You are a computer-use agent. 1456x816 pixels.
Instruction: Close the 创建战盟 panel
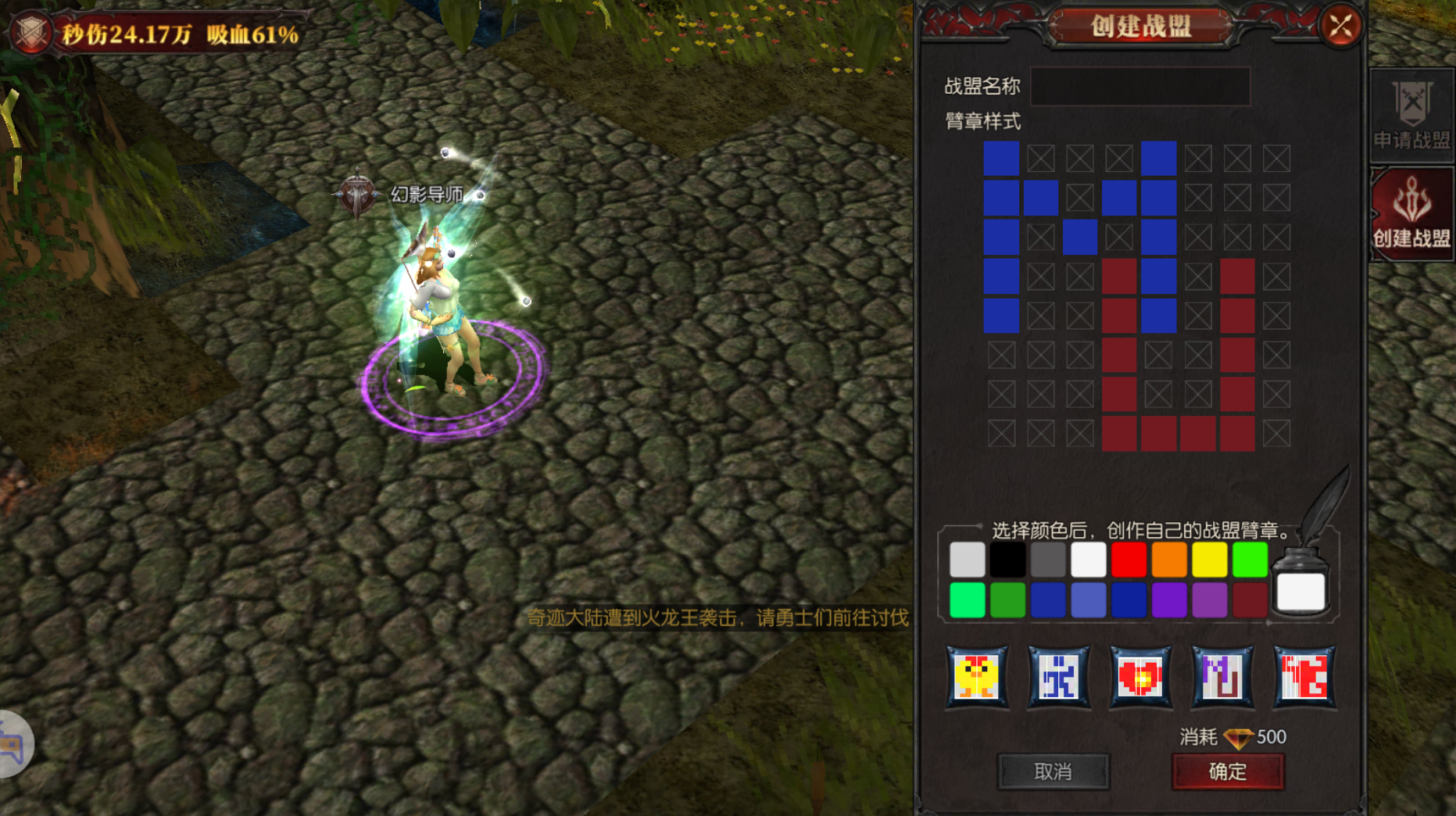click(1341, 27)
